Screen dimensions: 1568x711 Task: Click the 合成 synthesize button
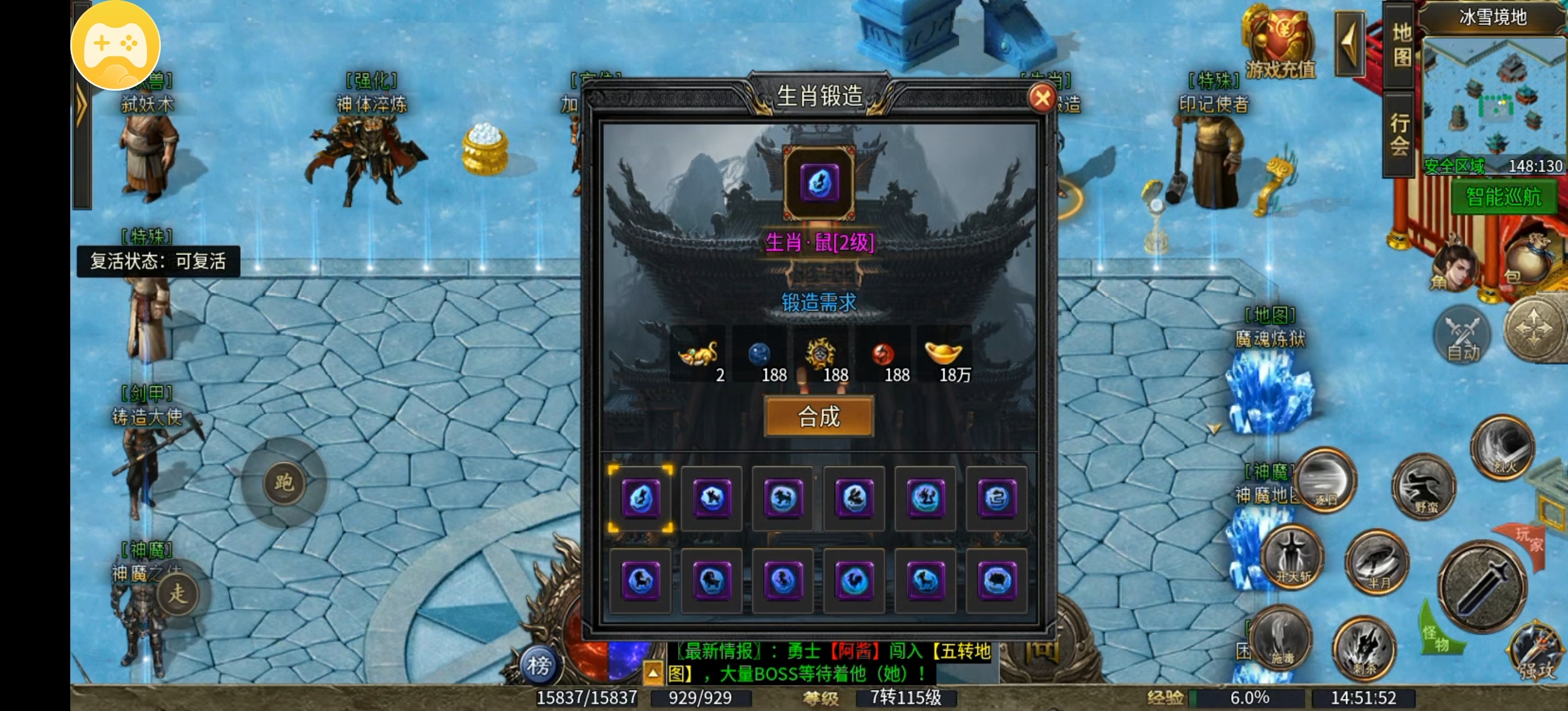[819, 416]
